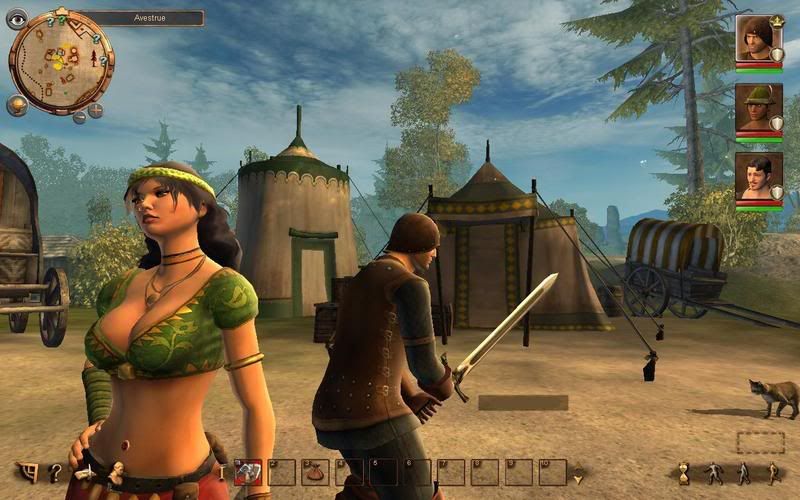Select the brown-hooded party leader portrait

tap(759, 39)
